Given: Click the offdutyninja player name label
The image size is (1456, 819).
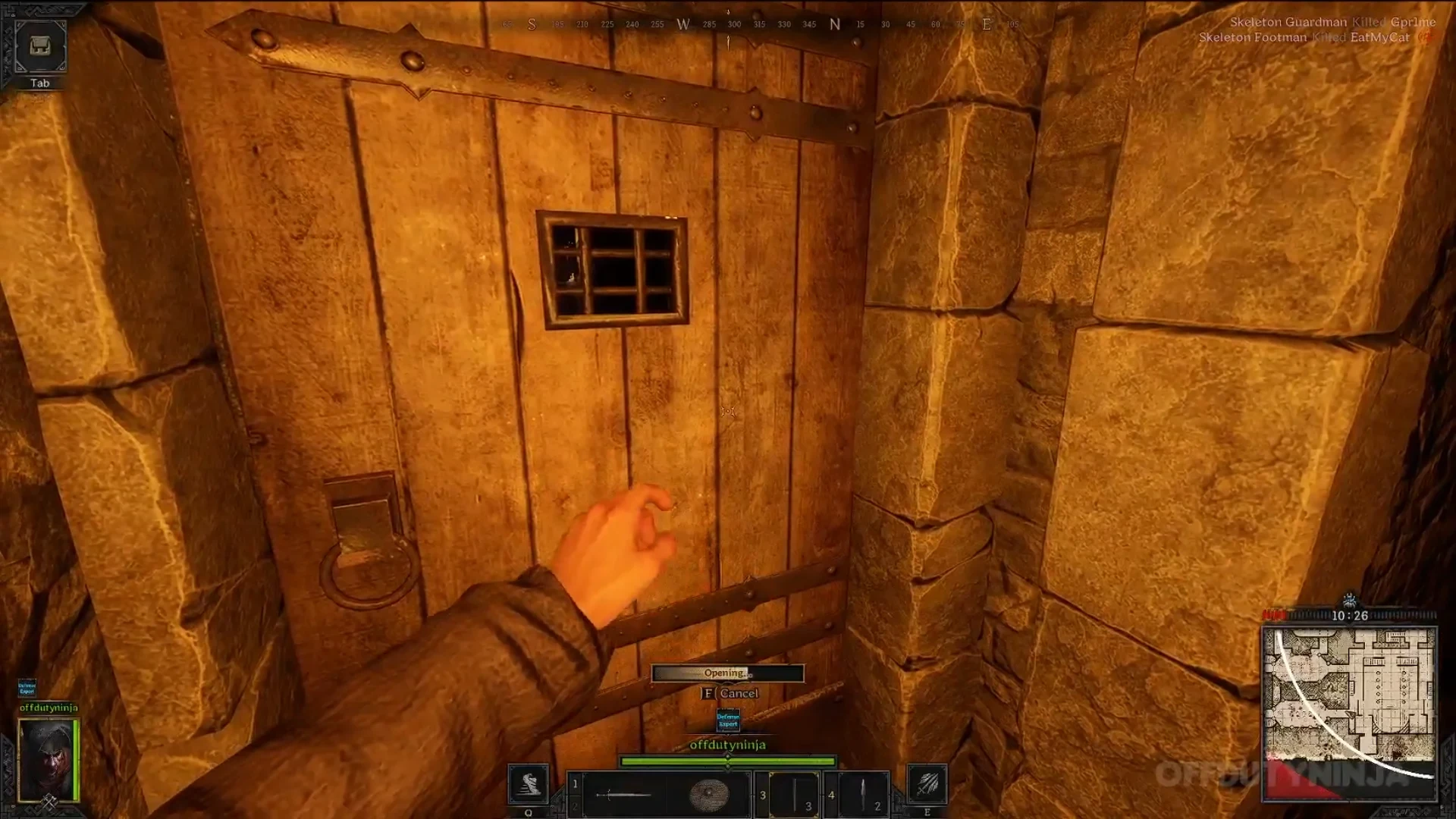Looking at the screenshot, I should 726,745.
